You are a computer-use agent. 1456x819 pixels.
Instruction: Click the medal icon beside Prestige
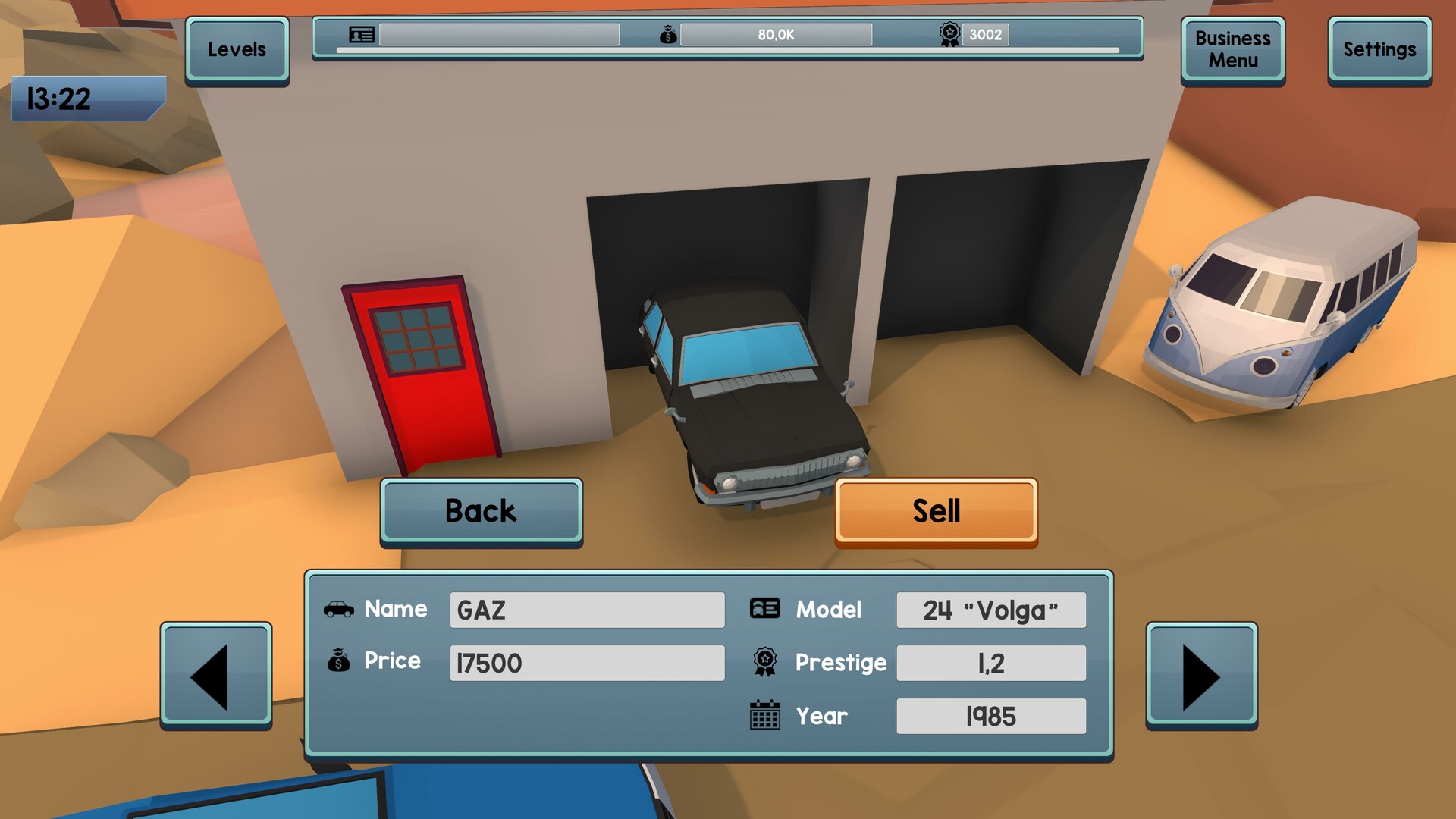tap(765, 661)
